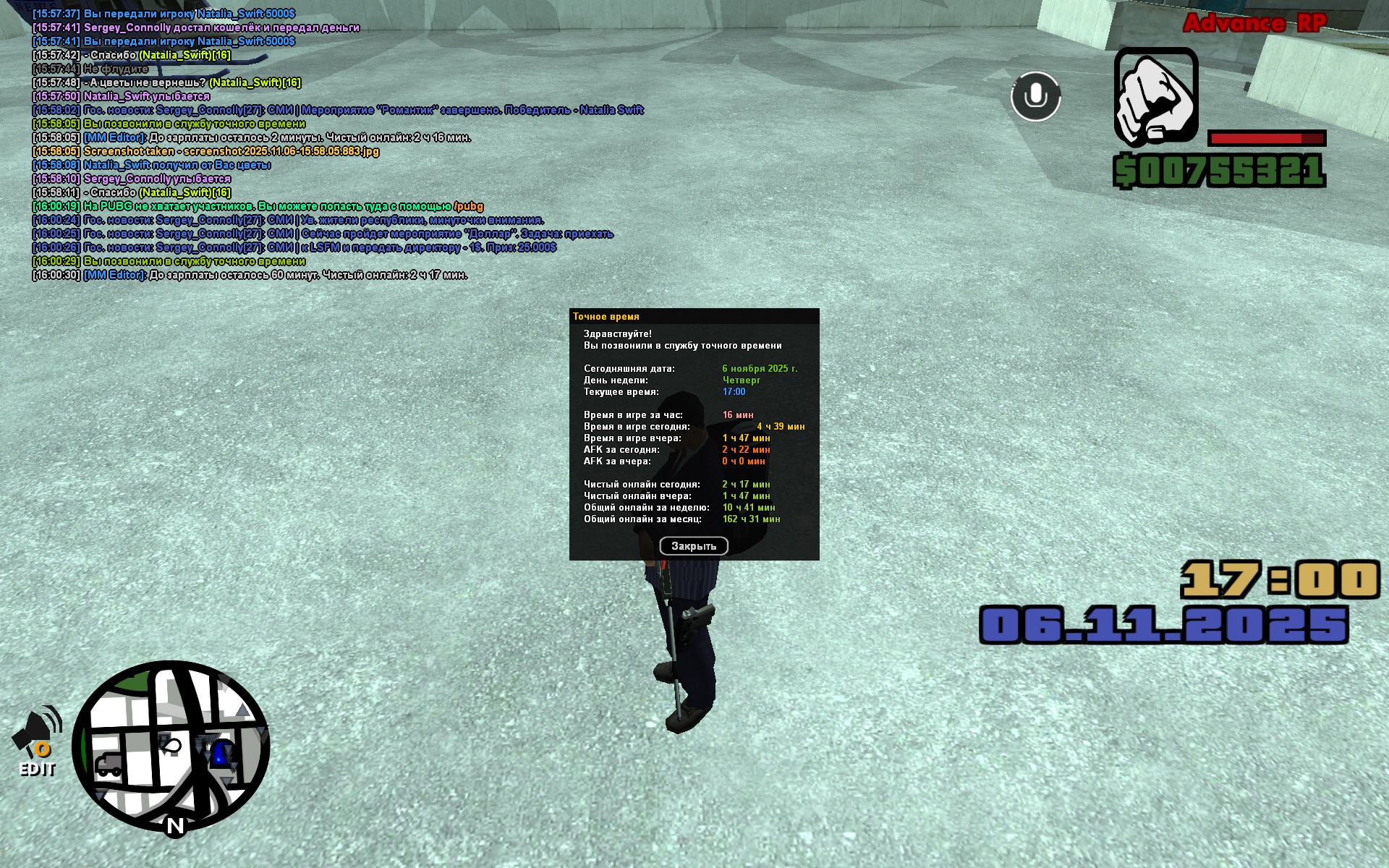This screenshot has height=868, width=1389.
Task: Click the megaphone EDIT icon
Action: click(x=38, y=741)
